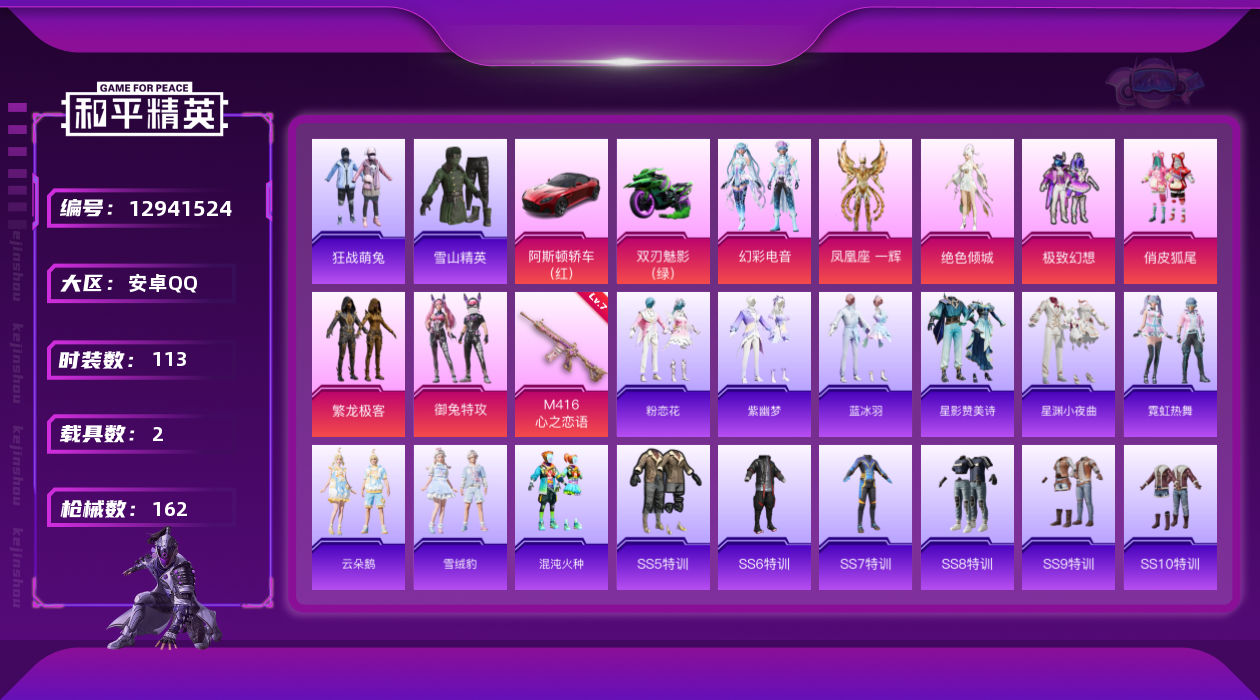This screenshot has width=1260, height=700.
Task: Open the 阿斯顿轿车 red car card
Action: pos(561,211)
